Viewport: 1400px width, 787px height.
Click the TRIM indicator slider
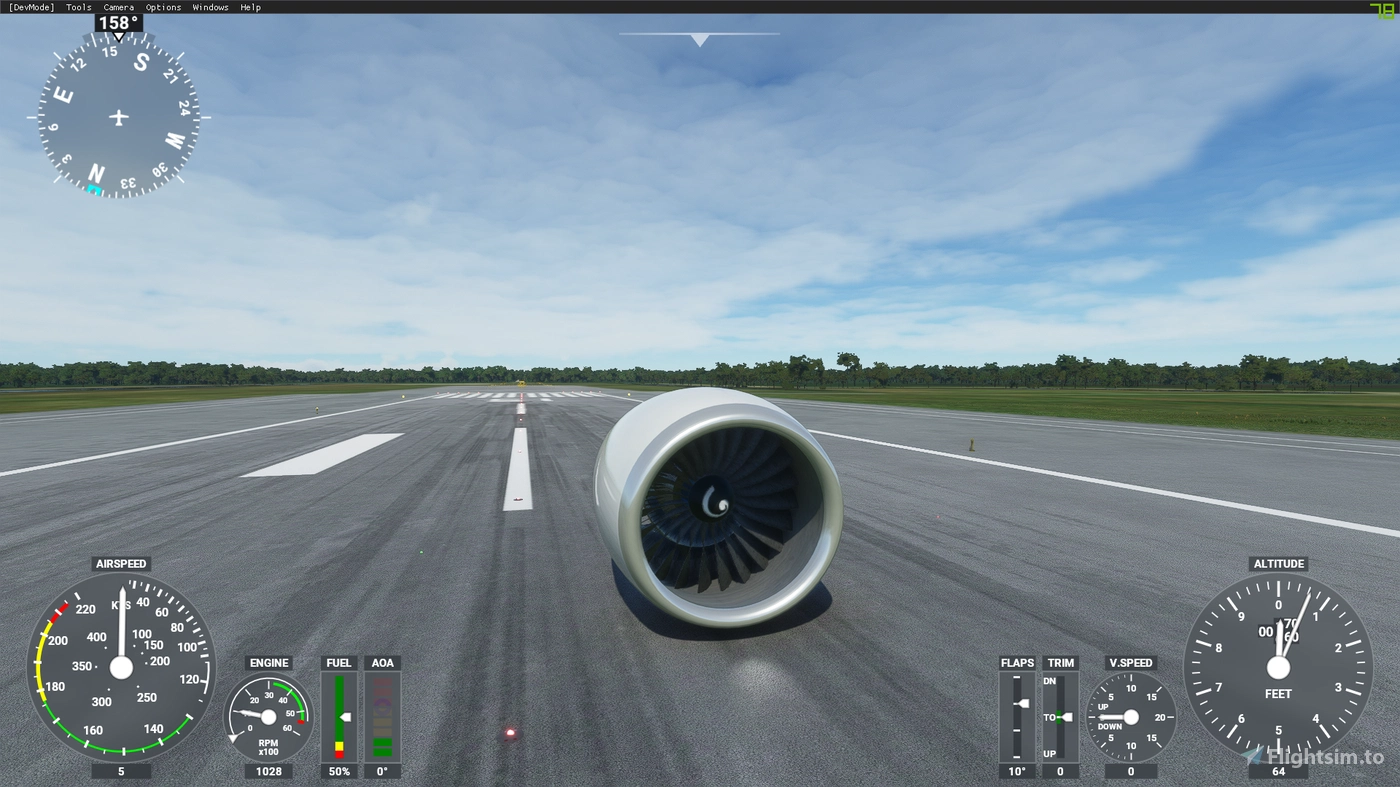(1060, 715)
